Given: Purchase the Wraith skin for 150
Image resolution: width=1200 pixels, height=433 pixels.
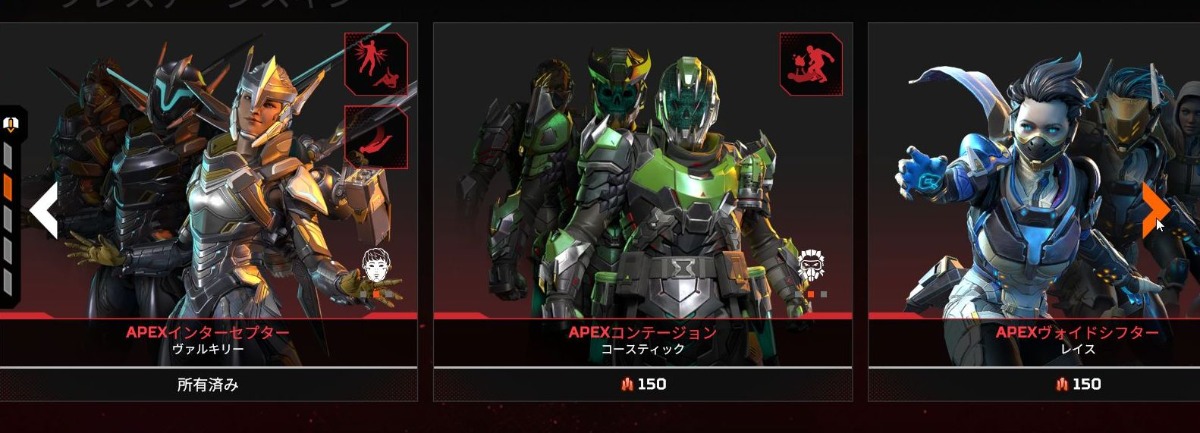Looking at the screenshot, I should point(1077,384).
